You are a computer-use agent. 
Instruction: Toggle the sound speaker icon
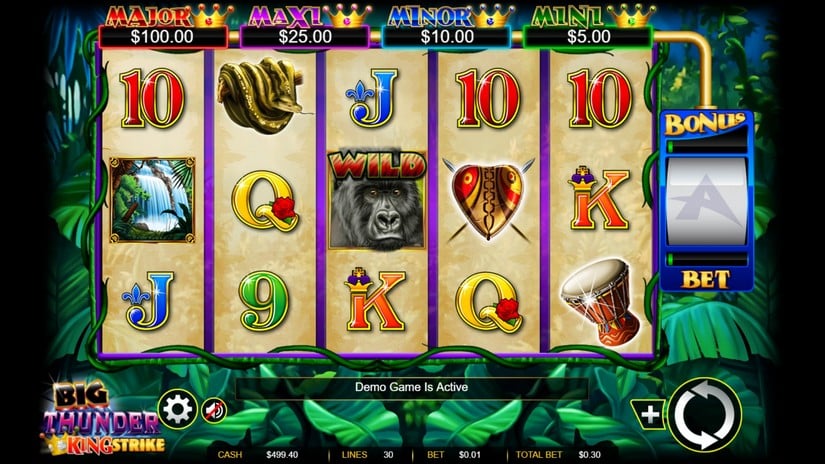click(215, 410)
